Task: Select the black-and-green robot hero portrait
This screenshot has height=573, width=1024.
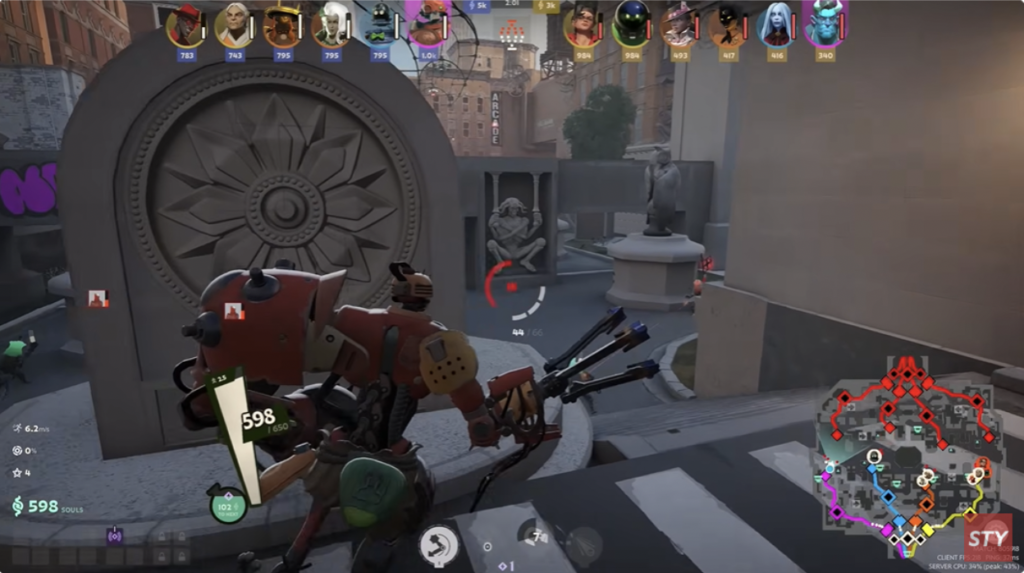Action: (x=380, y=26)
